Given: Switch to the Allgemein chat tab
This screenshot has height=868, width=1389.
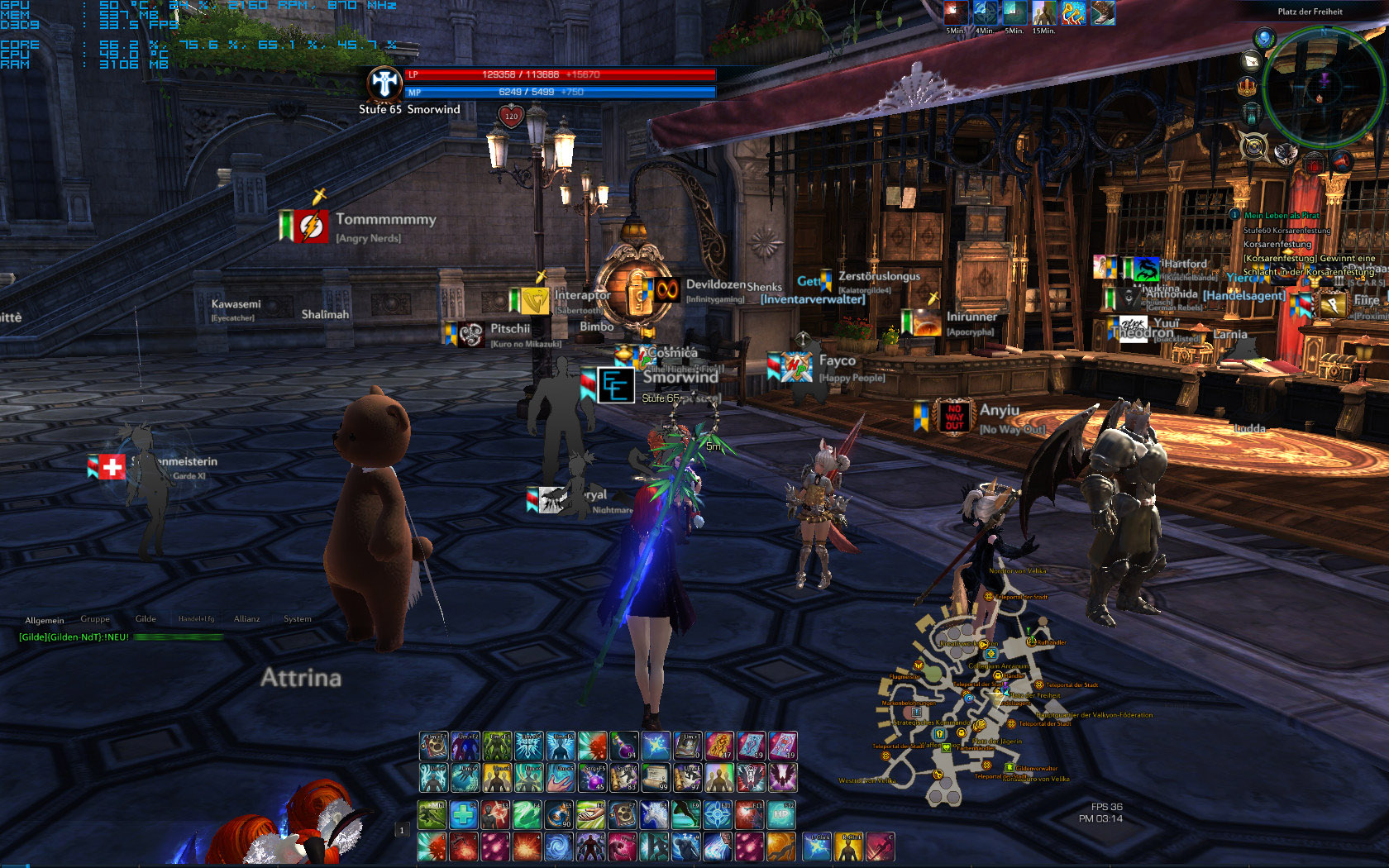Looking at the screenshot, I should [45, 620].
